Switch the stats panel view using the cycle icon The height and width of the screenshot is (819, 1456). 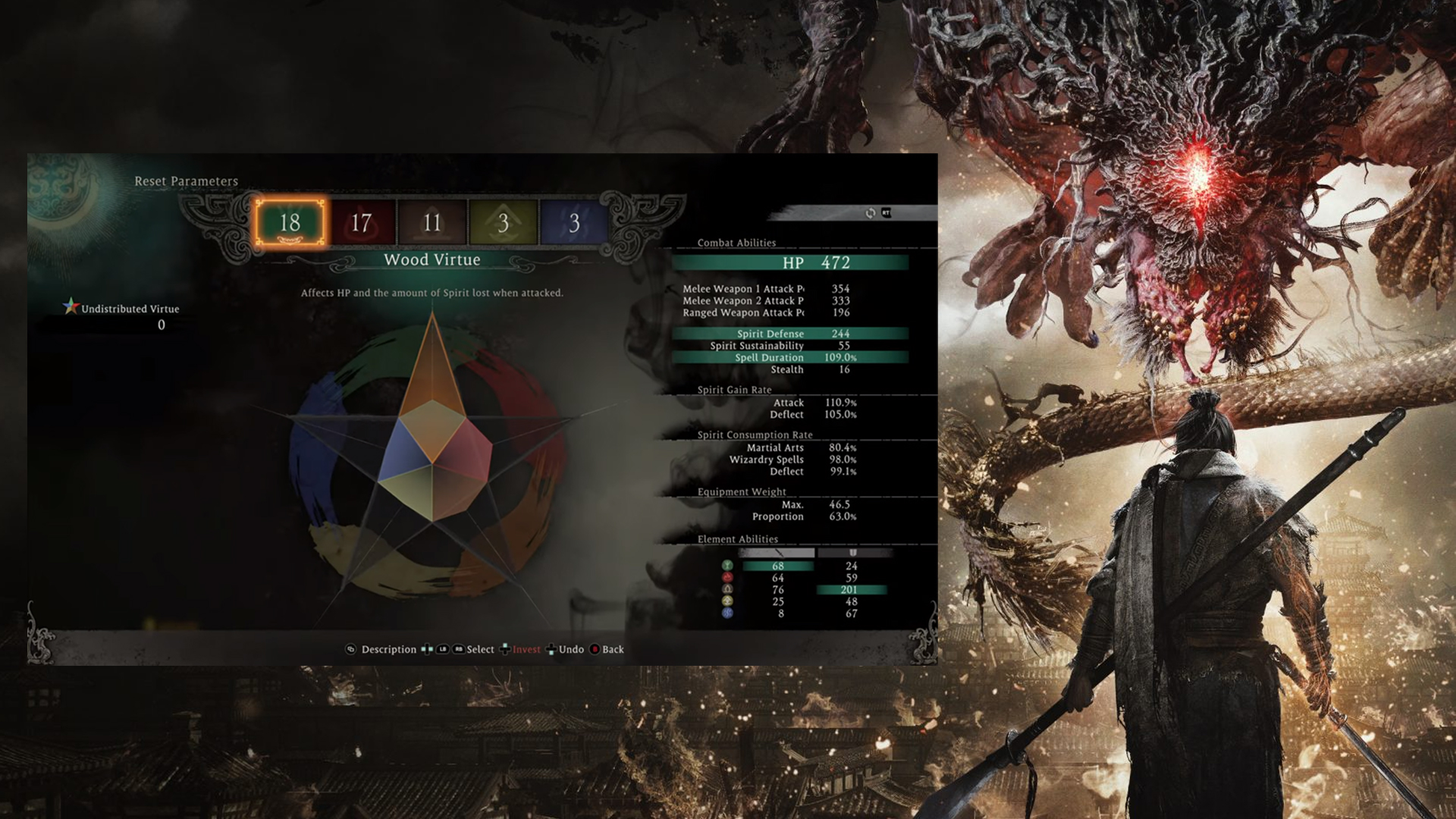click(871, 213)
